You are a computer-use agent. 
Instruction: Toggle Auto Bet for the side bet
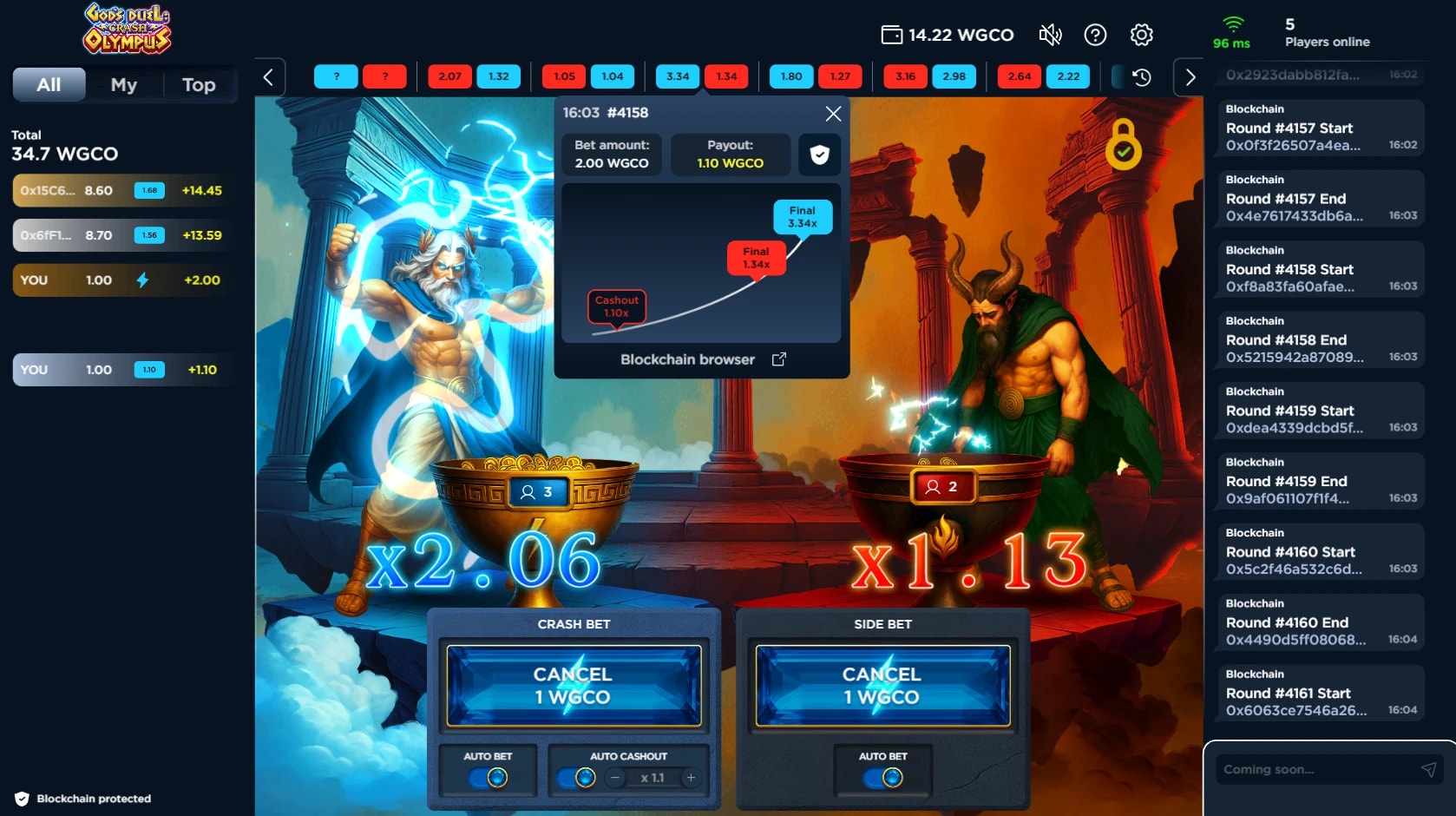pos(883,778)
